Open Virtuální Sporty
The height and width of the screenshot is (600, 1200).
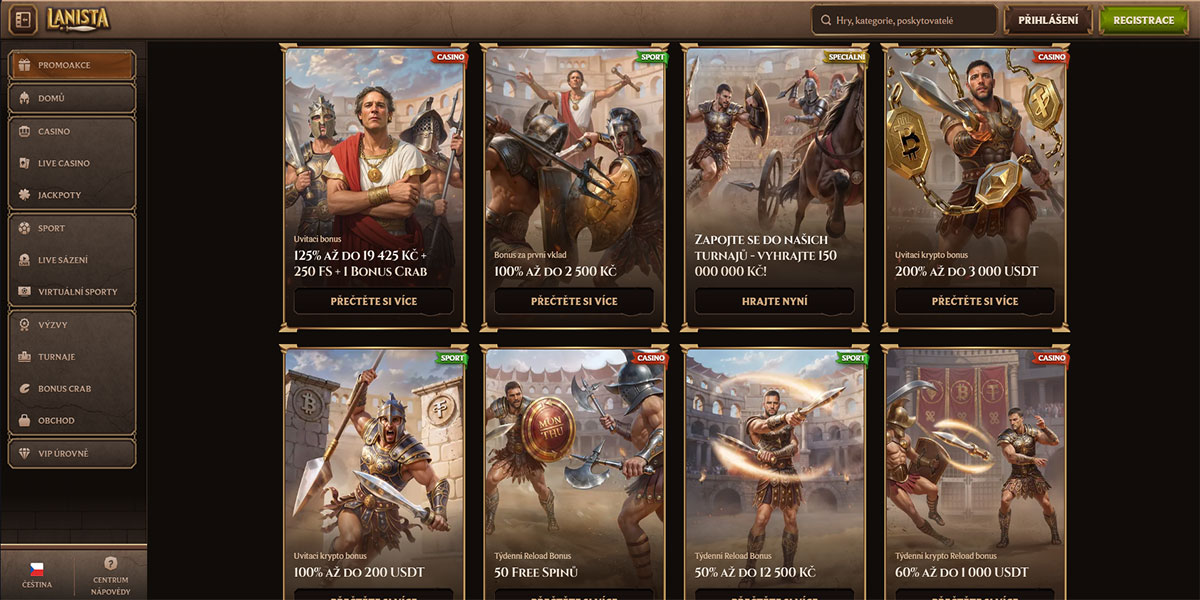click(72, 292)
